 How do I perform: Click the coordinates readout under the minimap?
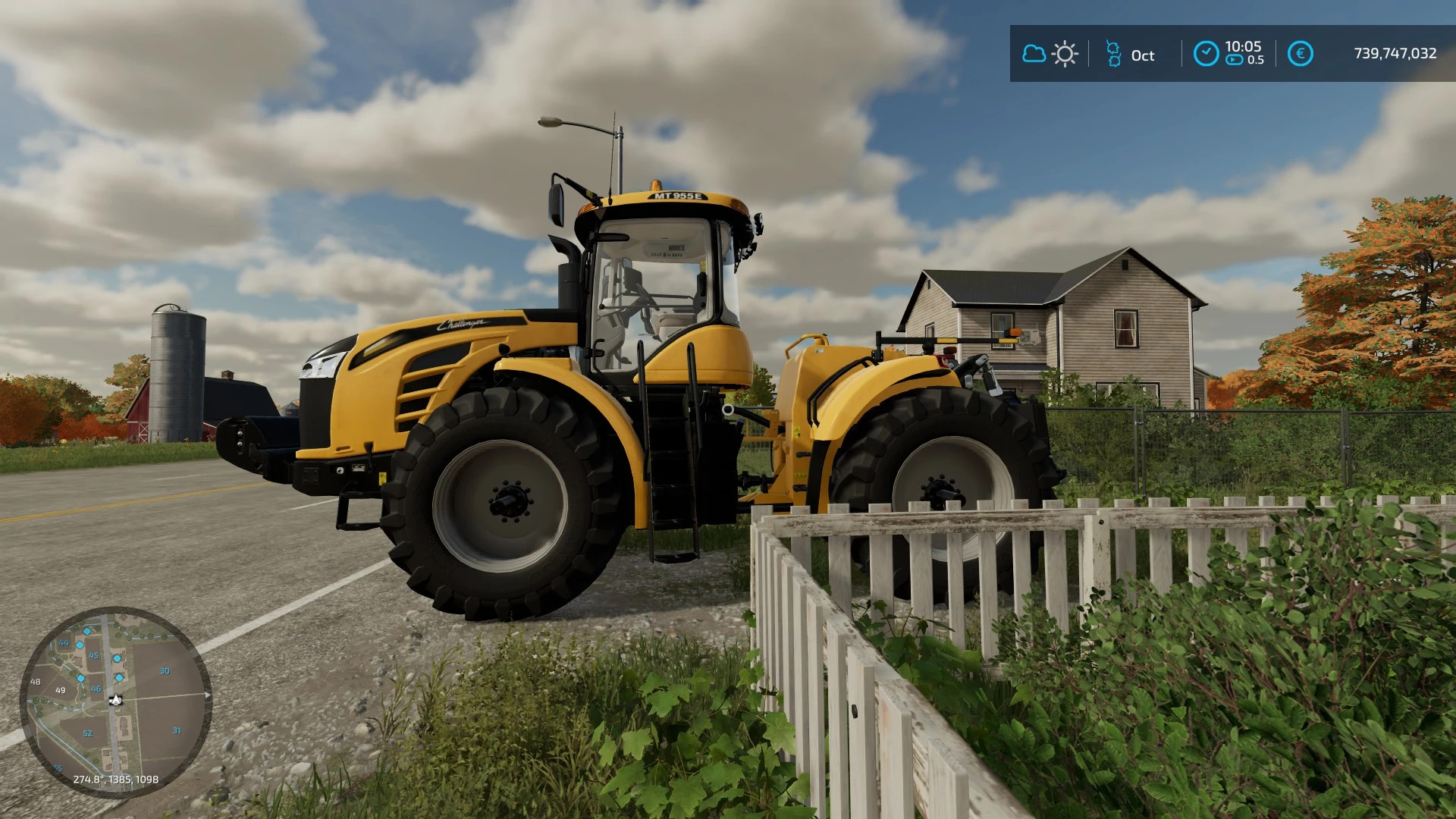[x=115, y=779]
